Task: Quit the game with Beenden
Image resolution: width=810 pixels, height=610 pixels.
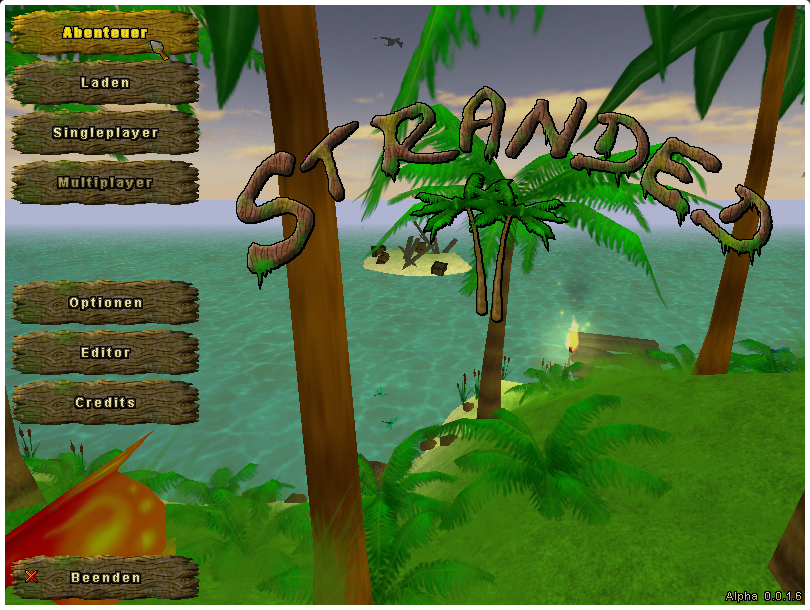Action: coord(104,578)
